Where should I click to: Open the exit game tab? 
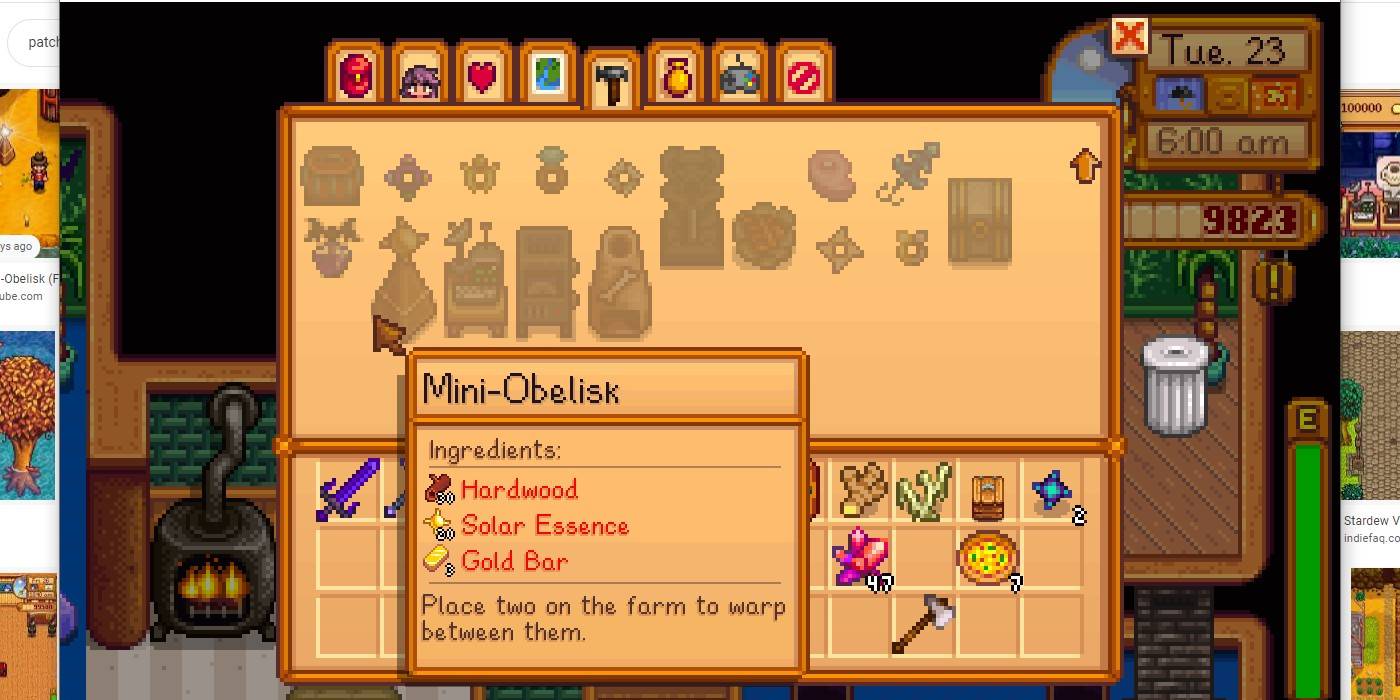tap(804, 75)
